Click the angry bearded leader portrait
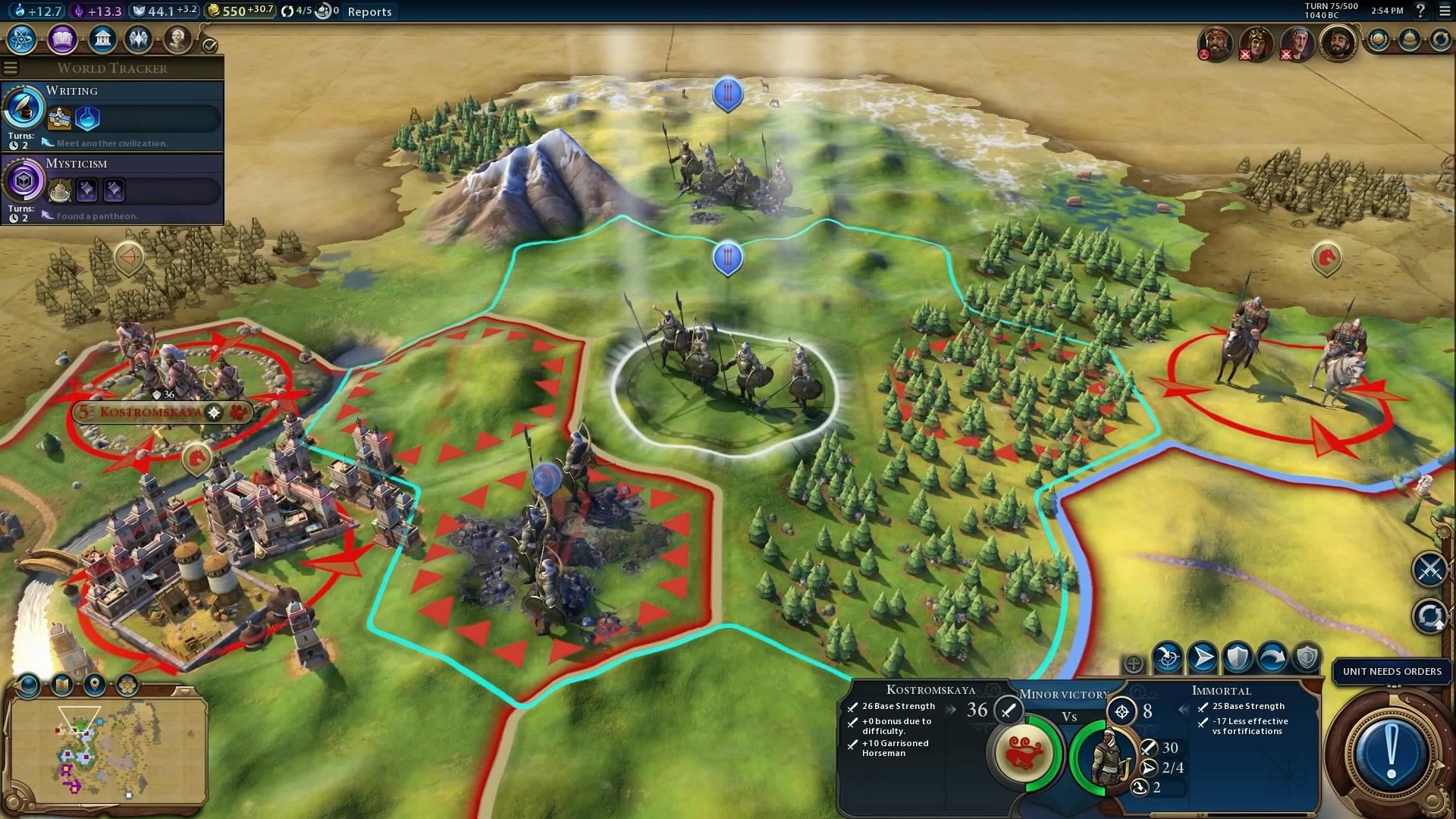The height and width of the screenshot is (819, 1456). click(x=1215, y=43)
